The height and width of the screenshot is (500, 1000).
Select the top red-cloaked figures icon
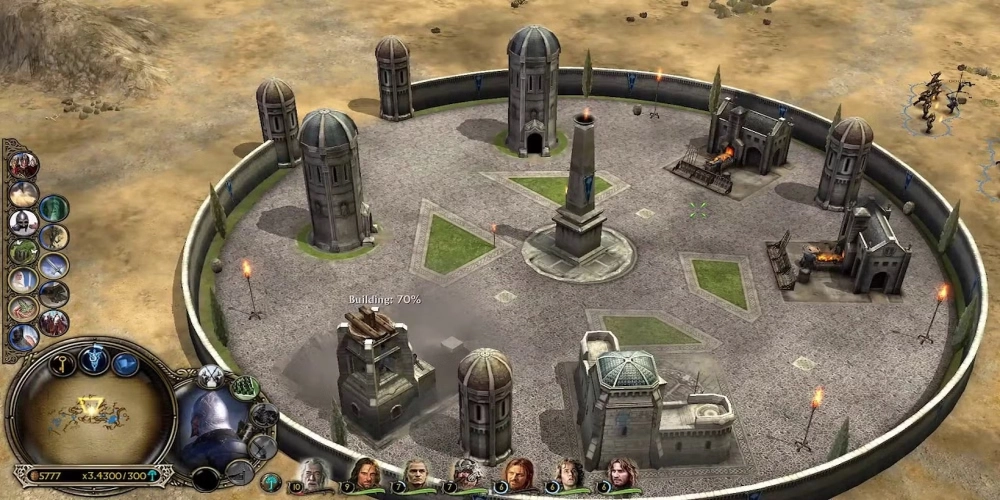tap(22, 165)
